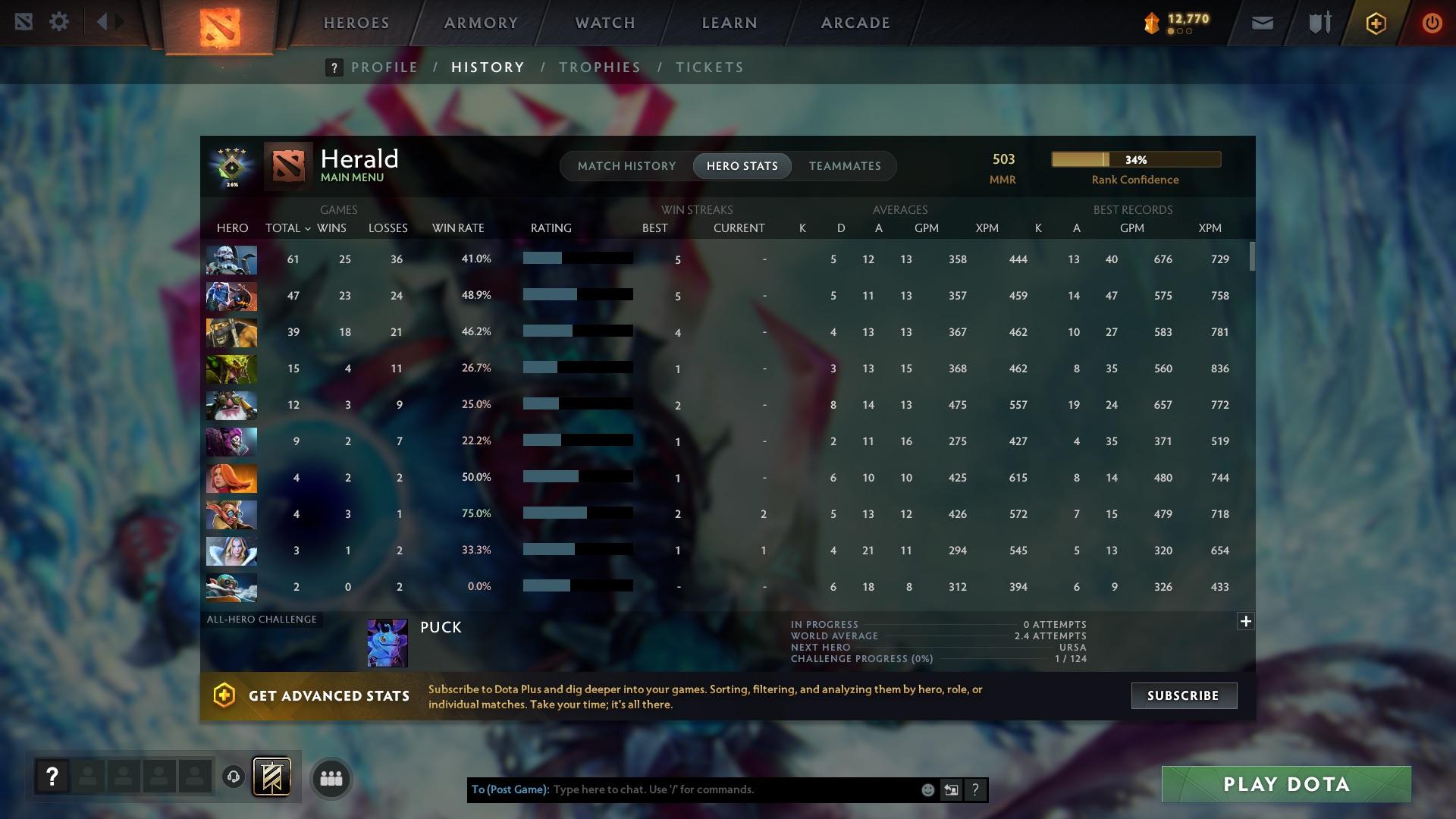Click the guild banner icon near party slots
Screen dimensions: 1456x819
pos(273,777)
